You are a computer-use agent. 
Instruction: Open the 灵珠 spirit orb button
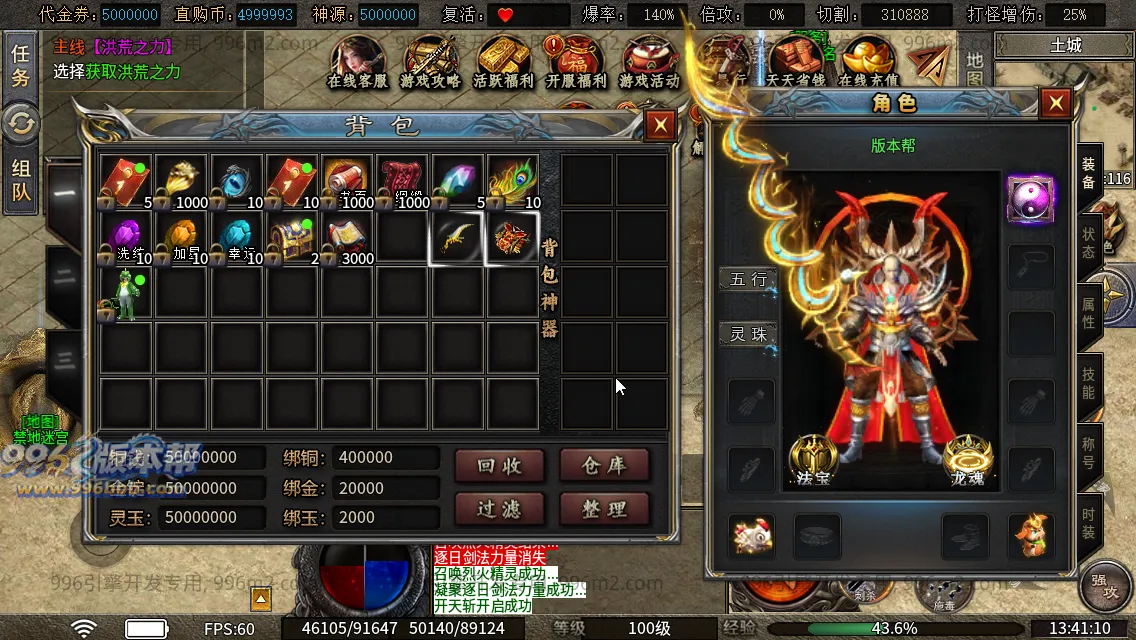click(748, 334)
